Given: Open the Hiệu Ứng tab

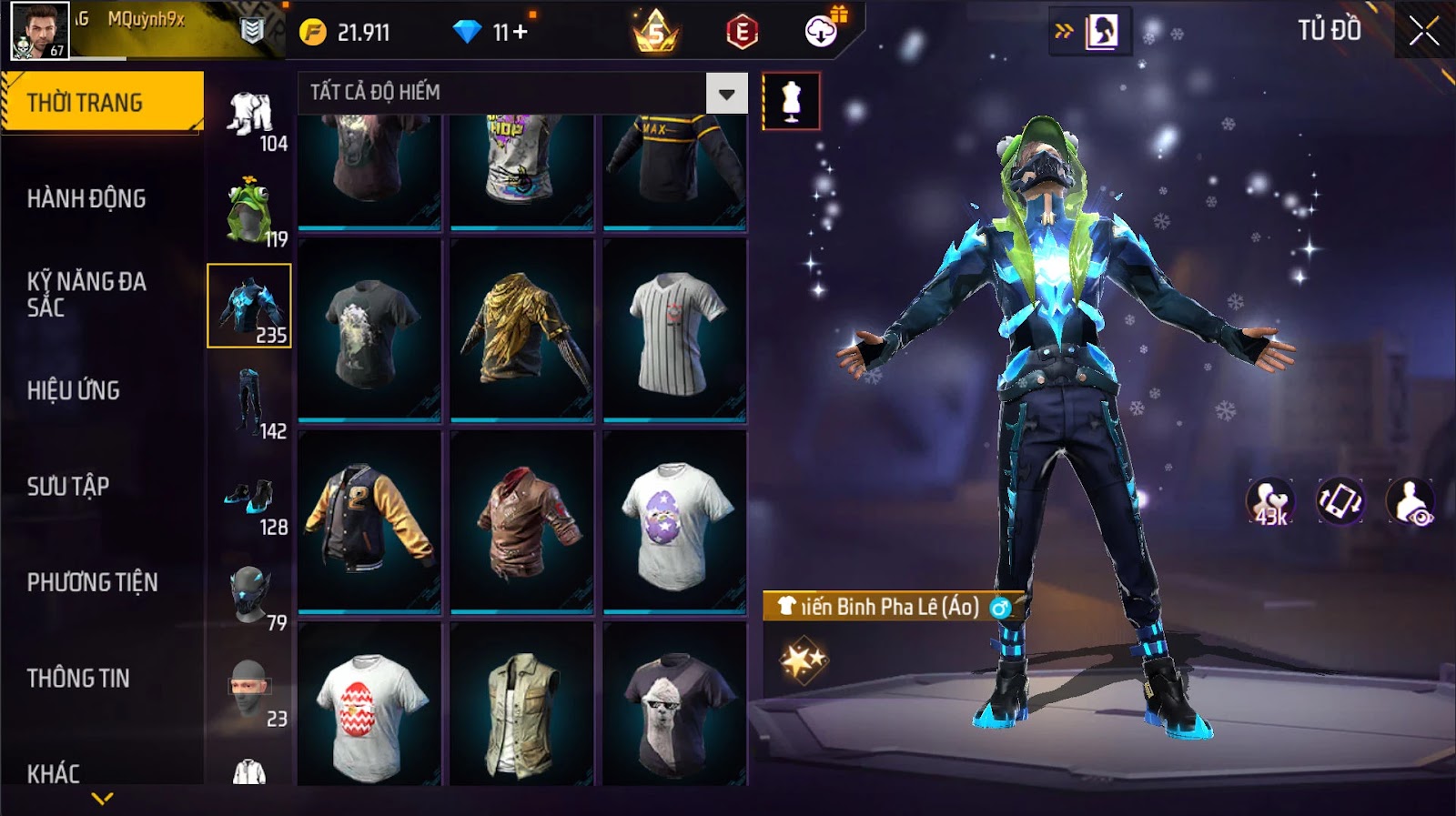Looking at the screenshot, I should pos(74,390).
